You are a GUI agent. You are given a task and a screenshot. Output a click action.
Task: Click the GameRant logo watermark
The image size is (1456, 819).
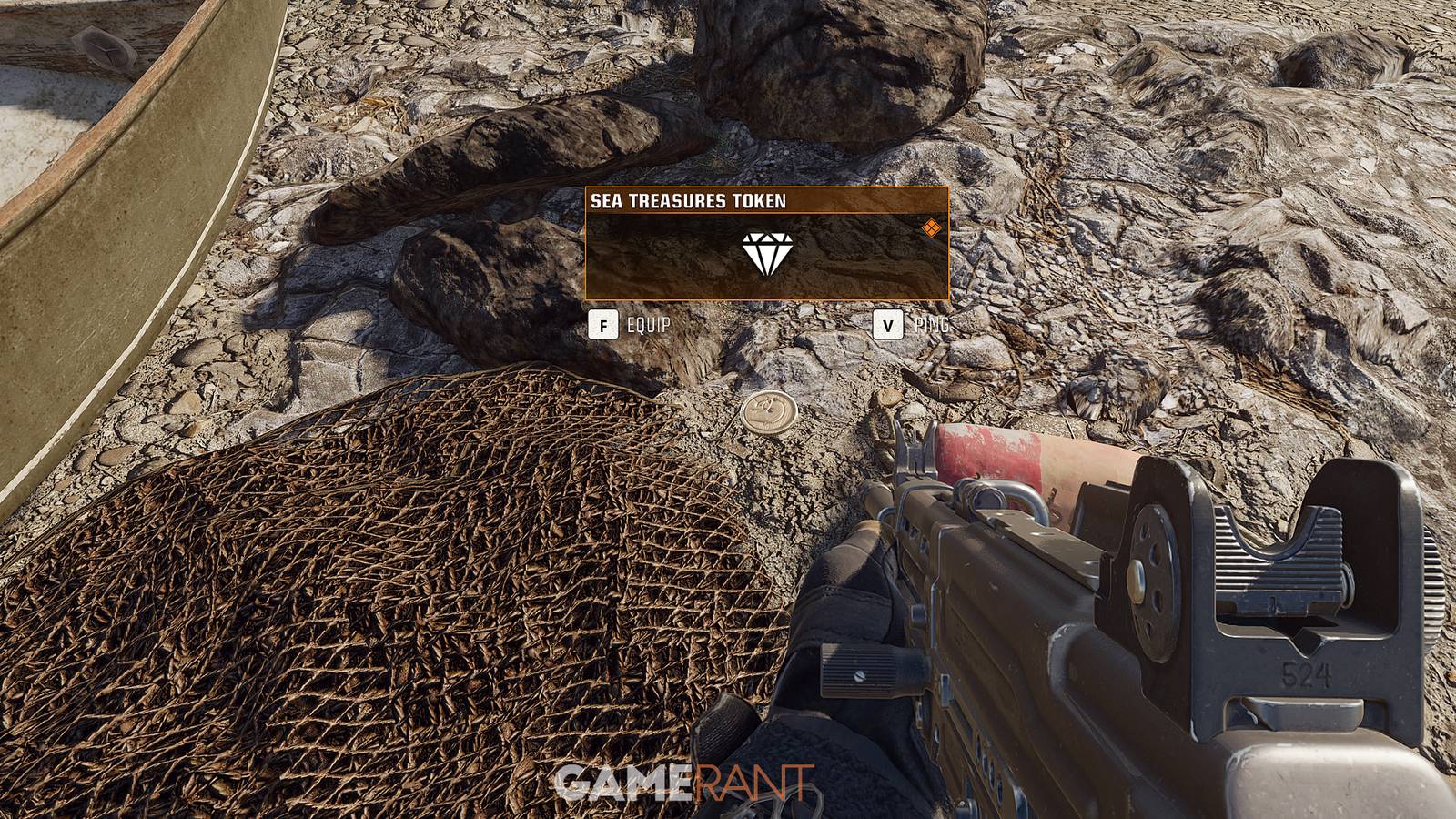click(x=684, y=782)
